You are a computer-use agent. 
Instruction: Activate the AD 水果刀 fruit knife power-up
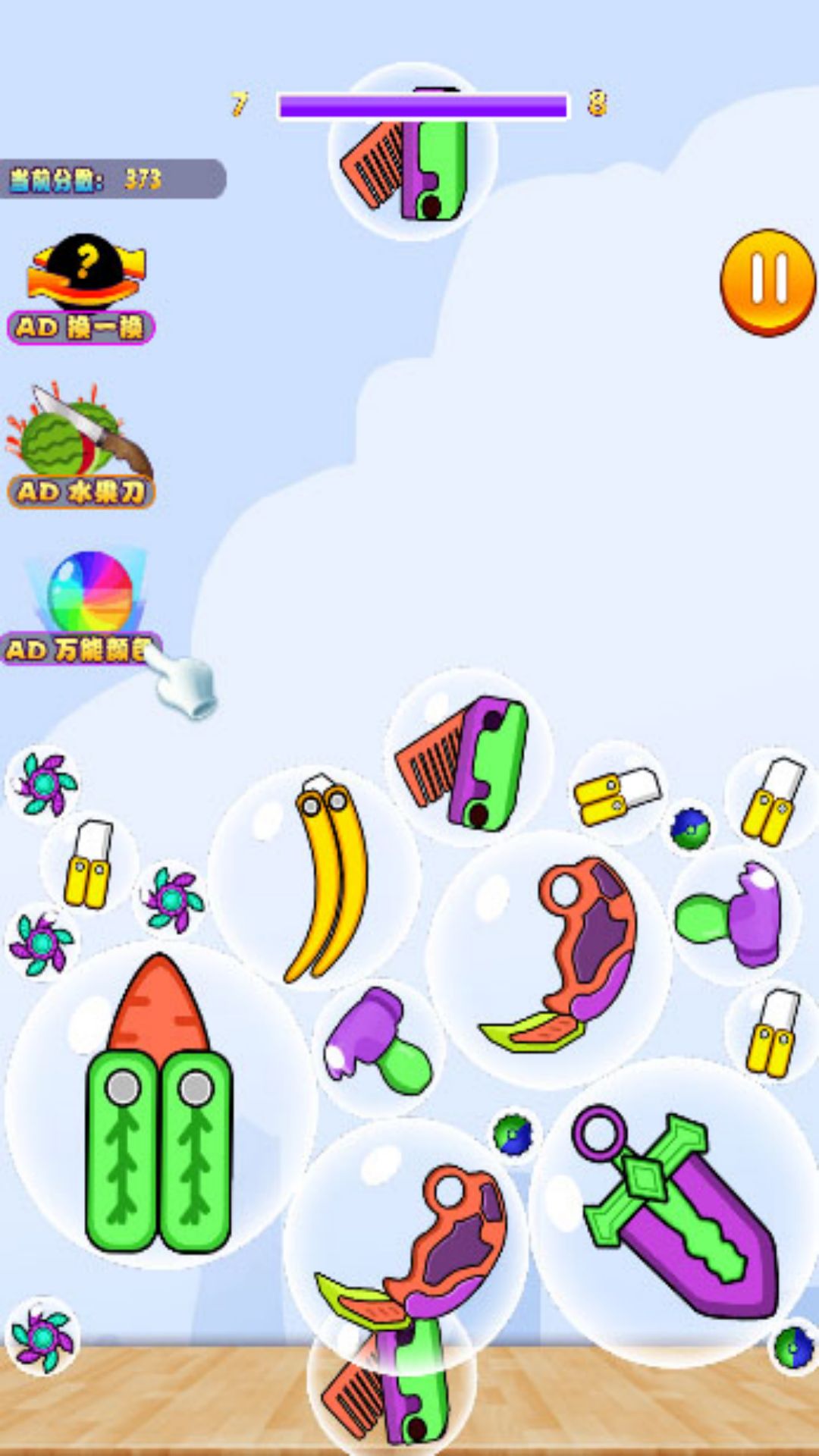tap(81, 449)
